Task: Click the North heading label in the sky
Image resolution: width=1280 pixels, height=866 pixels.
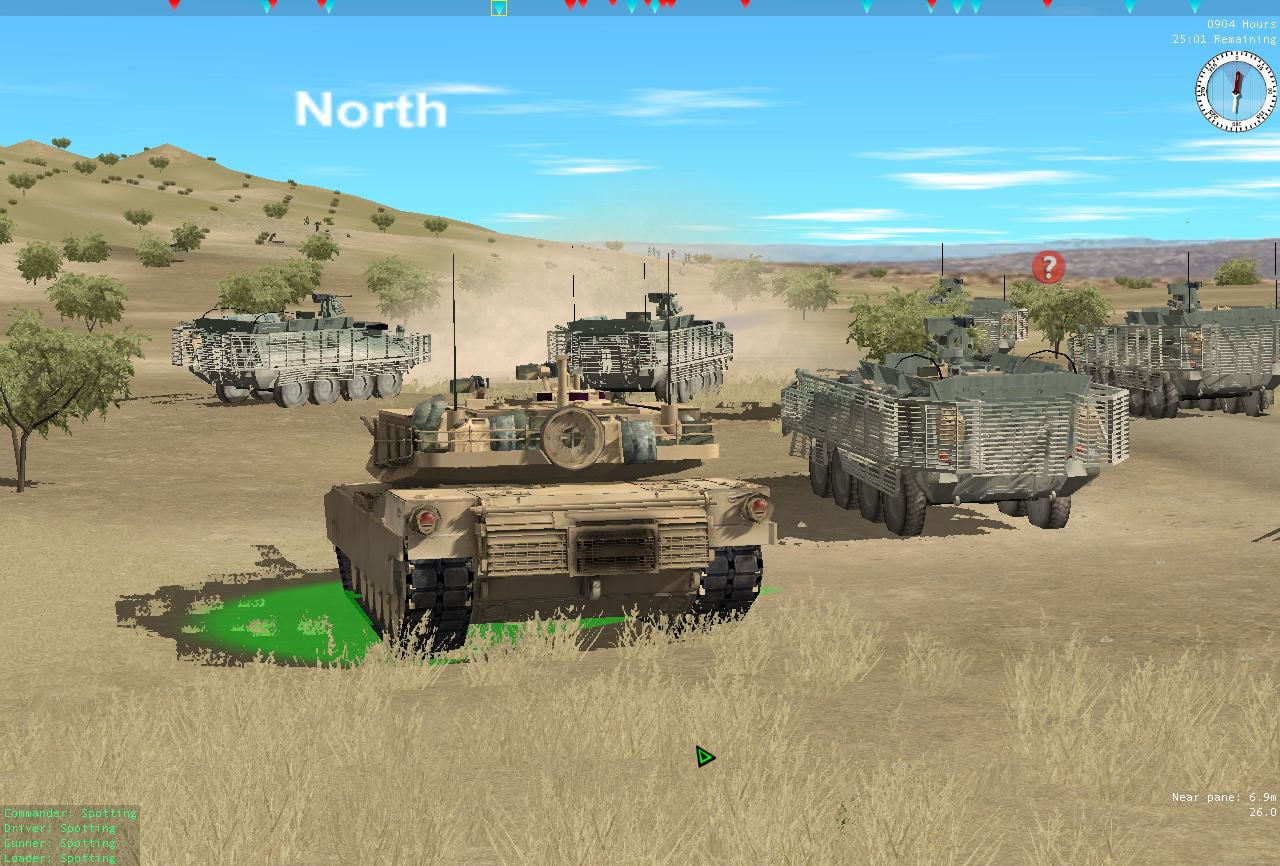Action: (x=370, y=110)
